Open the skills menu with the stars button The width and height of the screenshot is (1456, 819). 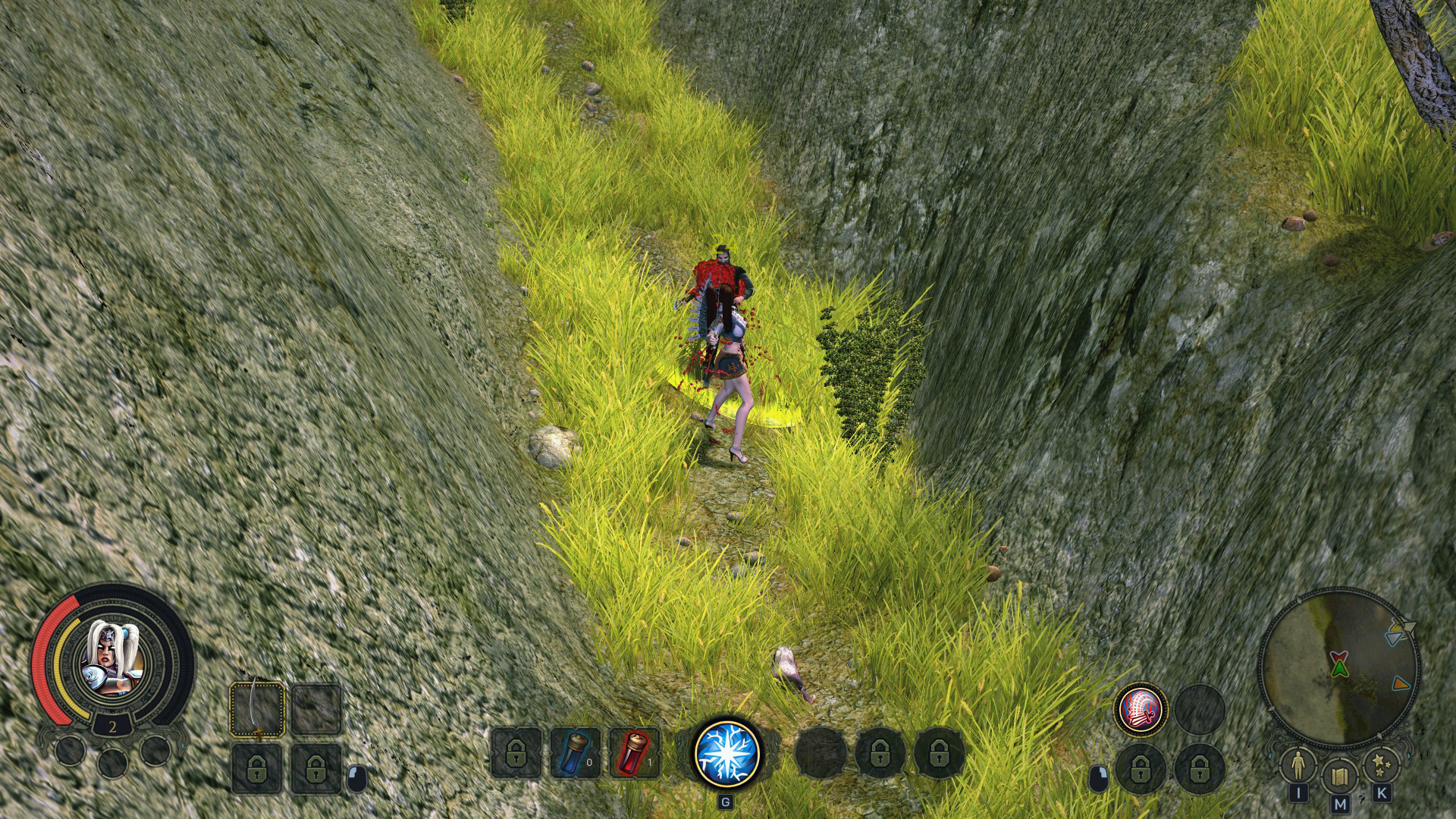click(1381, 767)
